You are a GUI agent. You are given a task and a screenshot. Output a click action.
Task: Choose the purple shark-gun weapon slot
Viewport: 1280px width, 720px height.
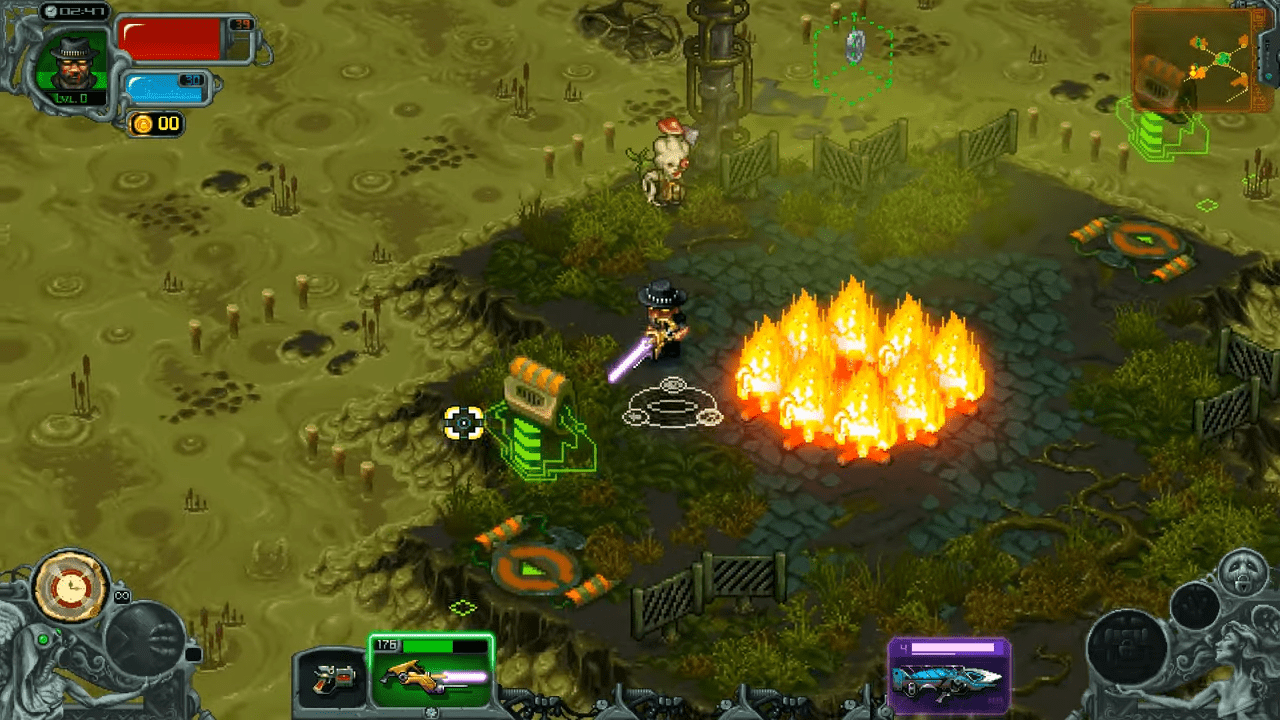point(948,674)
